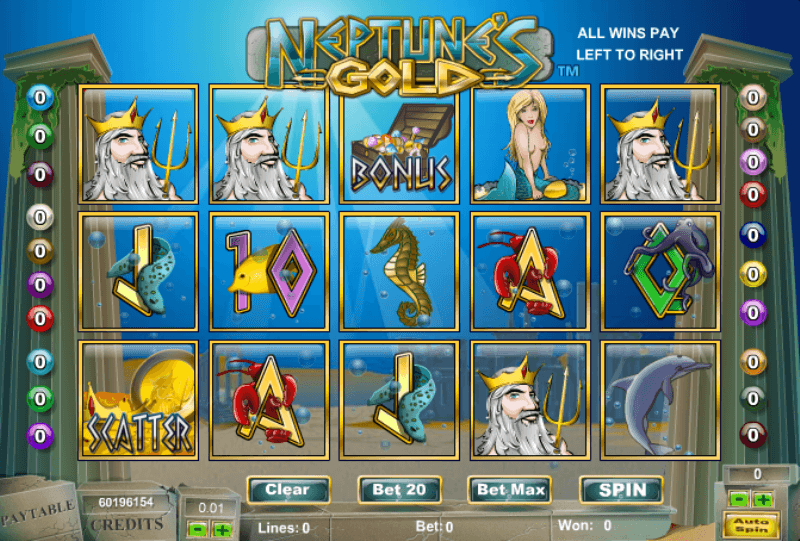Increase the 0.01 coin value with plus

222,529
